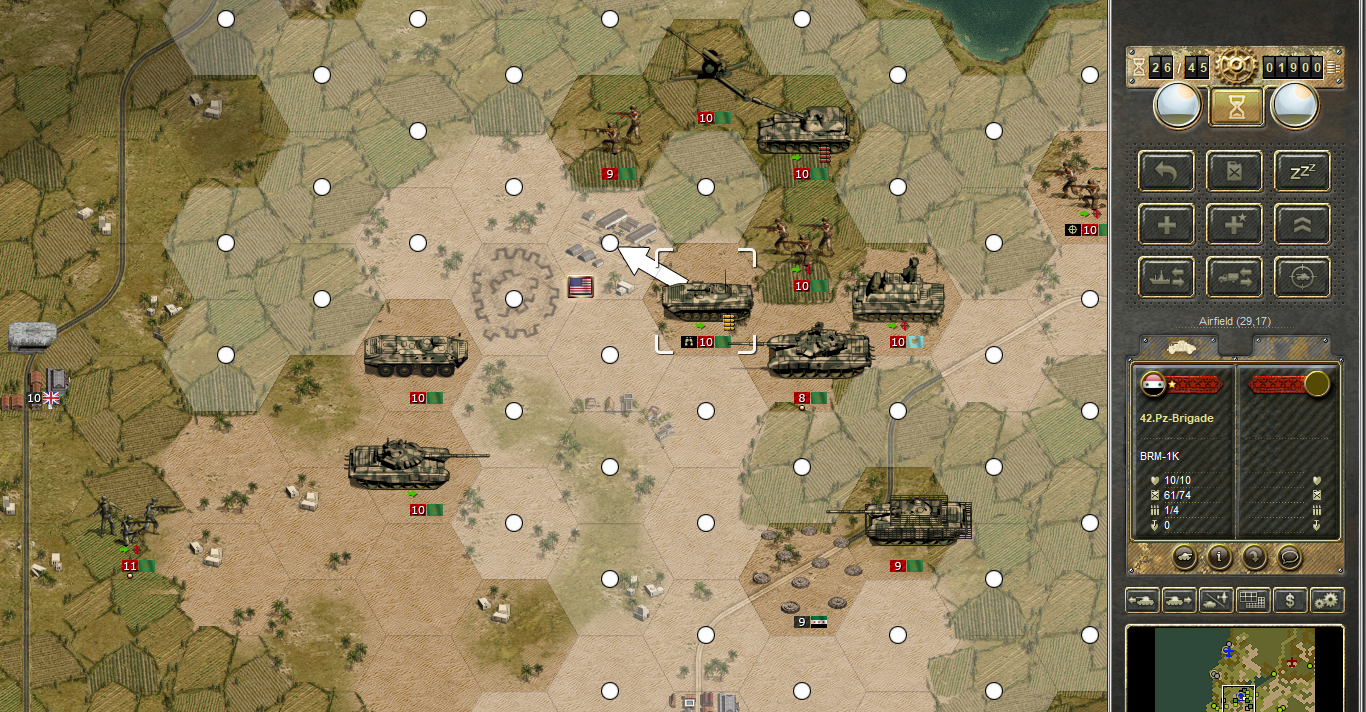Viewport: 1366px width, 712px height.
Task: Open the purchase screen with dollar button
Action: click(1291, 600)
